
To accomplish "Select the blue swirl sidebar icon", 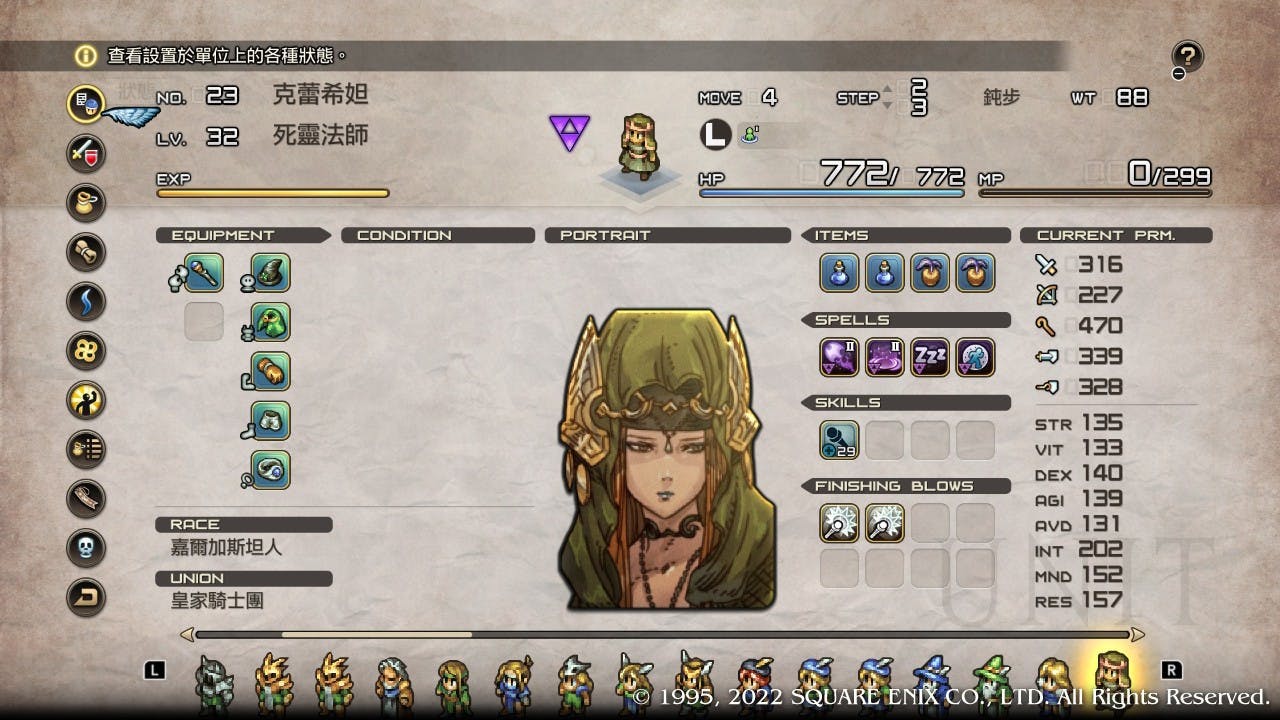I will 86,301.
